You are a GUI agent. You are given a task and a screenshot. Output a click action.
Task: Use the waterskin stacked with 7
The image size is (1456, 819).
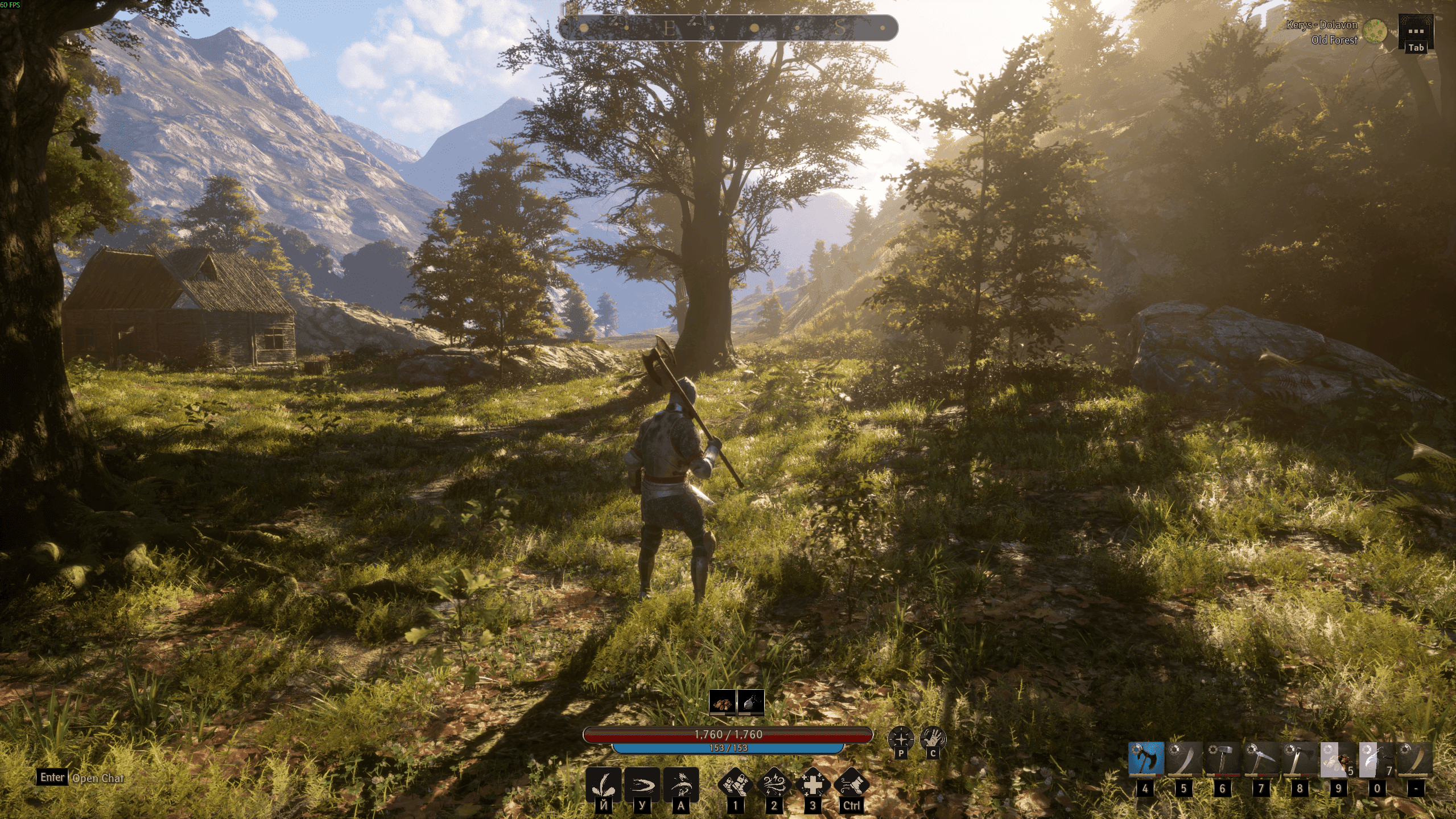[x=1376, y=759]
